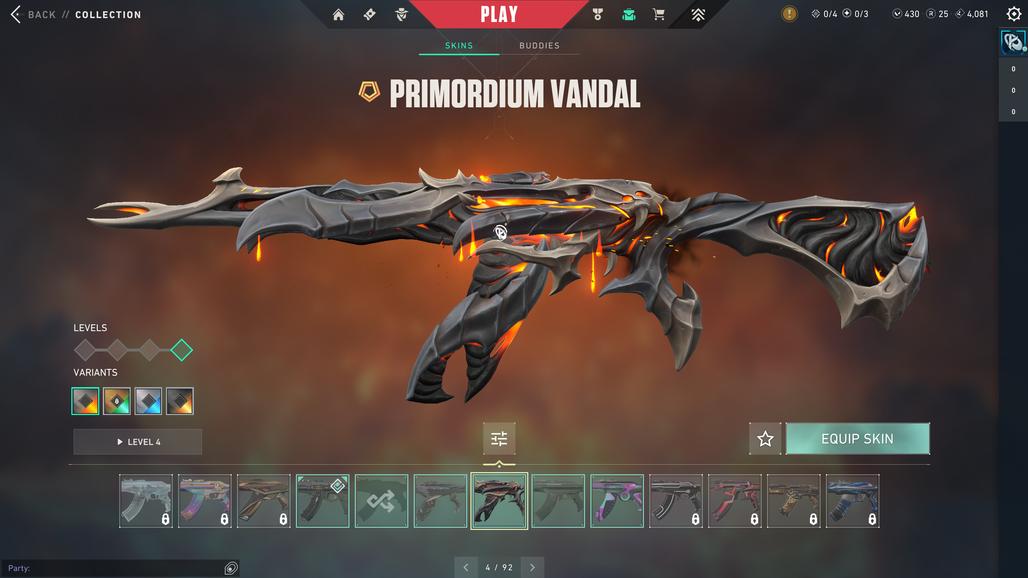Viewport: 1028px width, 578px height.
Task: Select the Skins tab
Action: (459, 46)
